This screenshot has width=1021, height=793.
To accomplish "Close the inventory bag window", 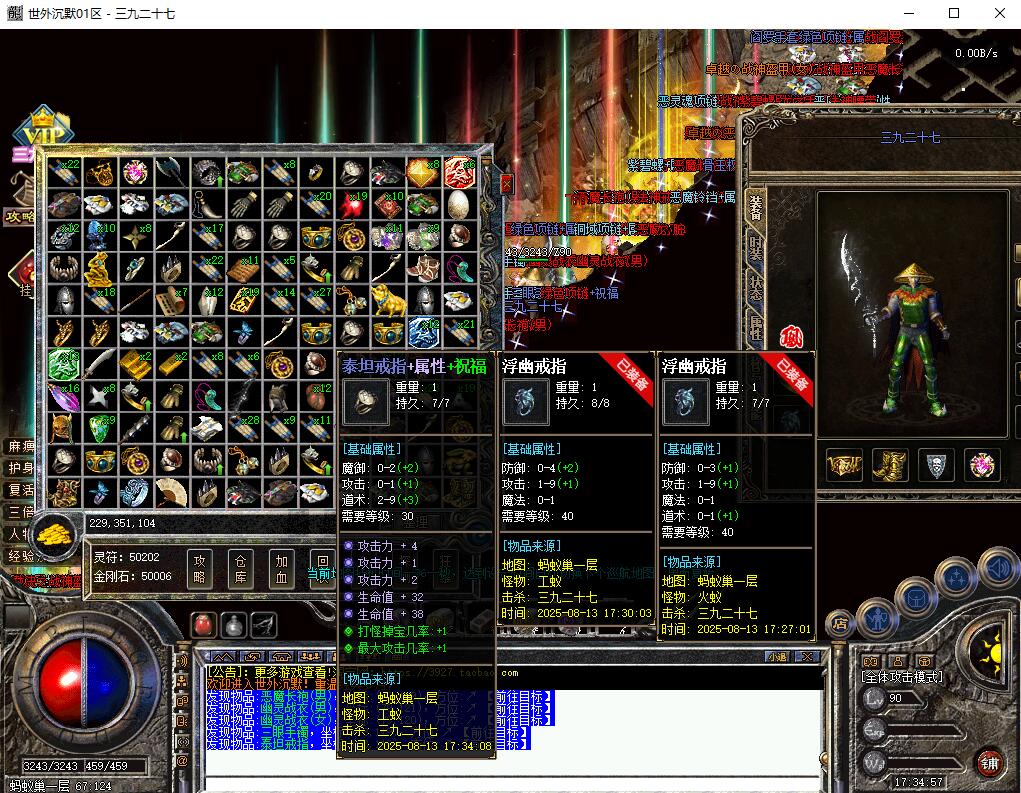I will click(x=506, y=184).
